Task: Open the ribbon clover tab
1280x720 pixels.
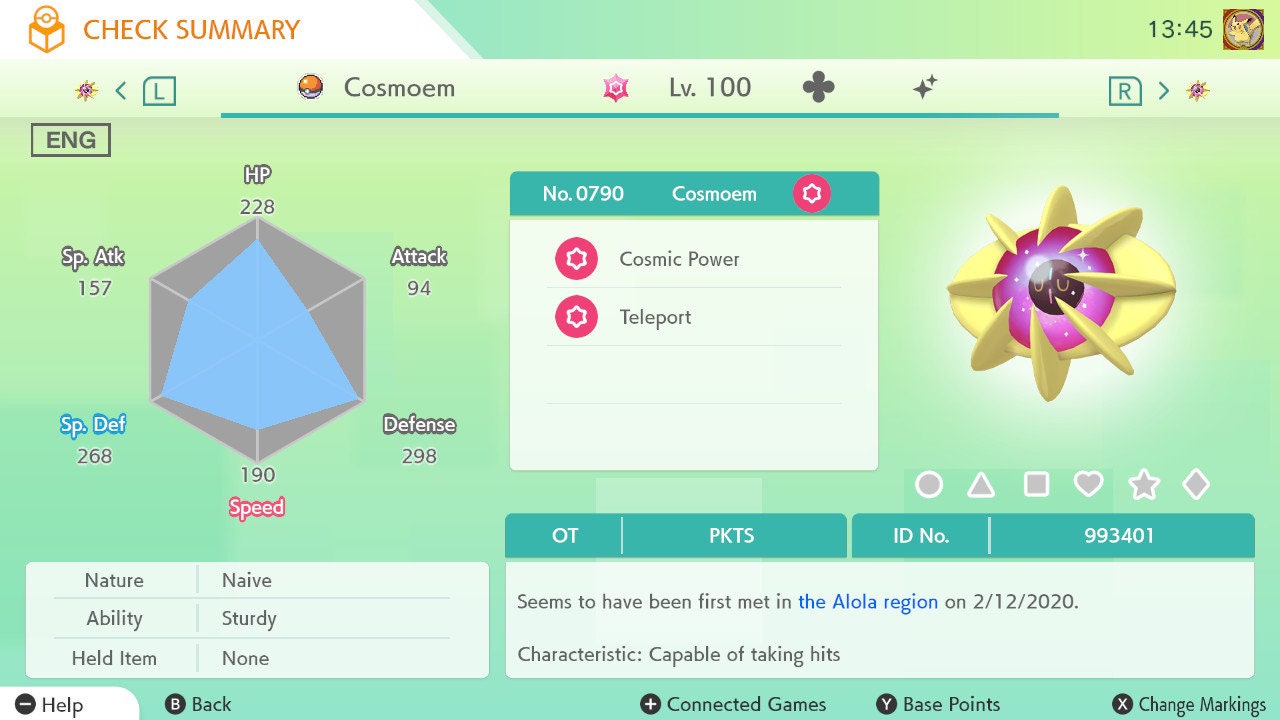Action: coord(818,88)
